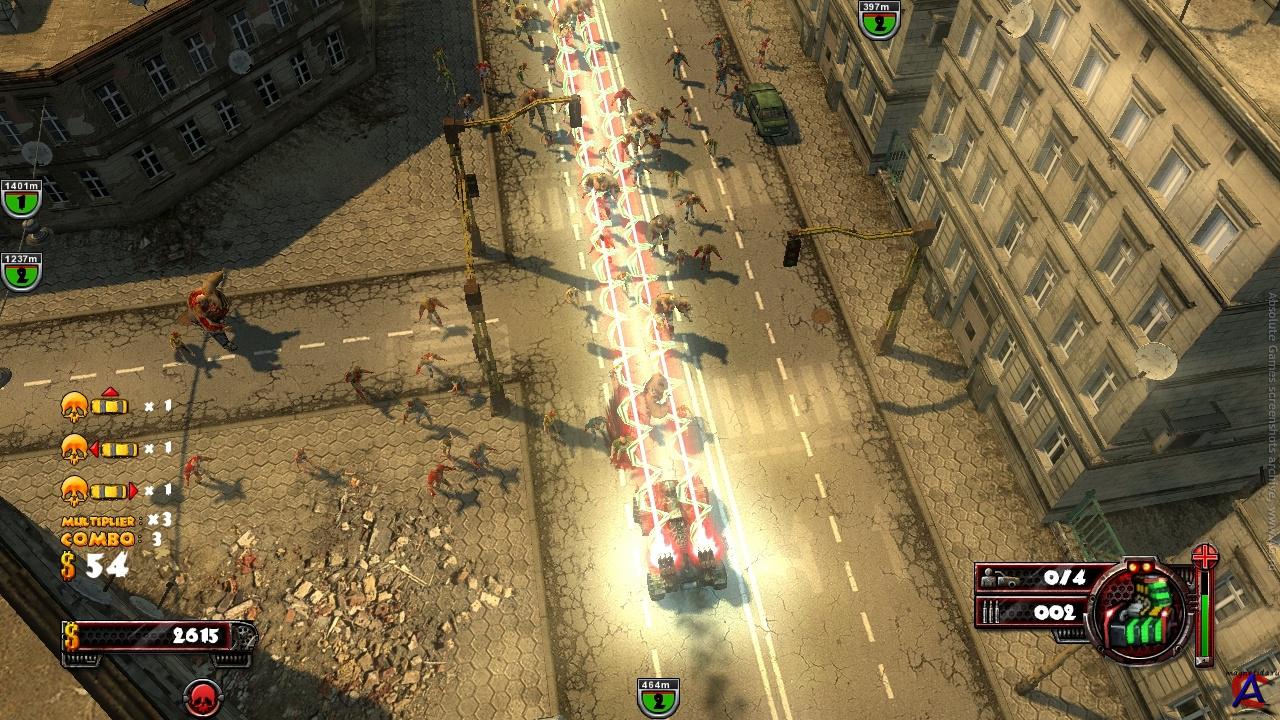Choose the 397m destination marker

[879, 20]
